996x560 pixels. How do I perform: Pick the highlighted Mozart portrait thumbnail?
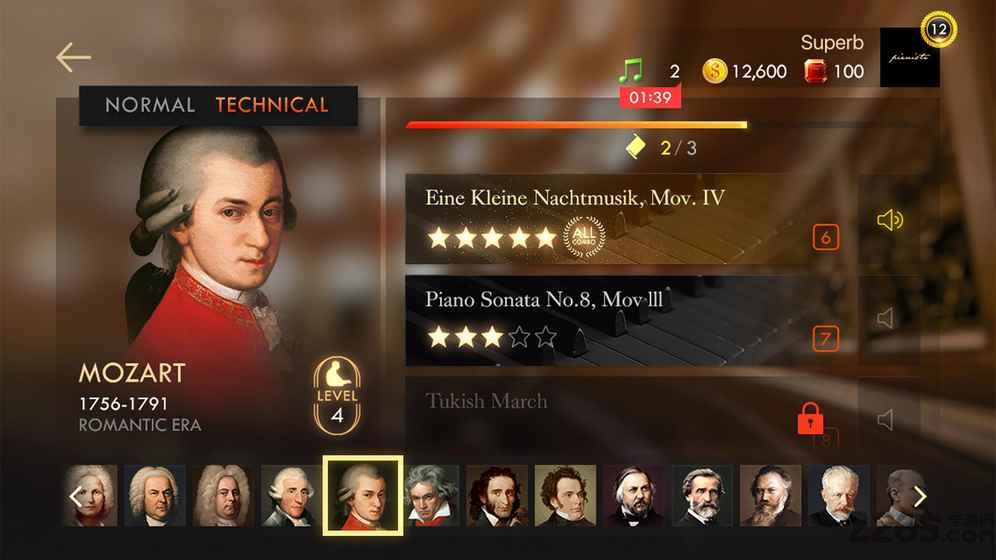pyautogui.click(x=362, y=496)
